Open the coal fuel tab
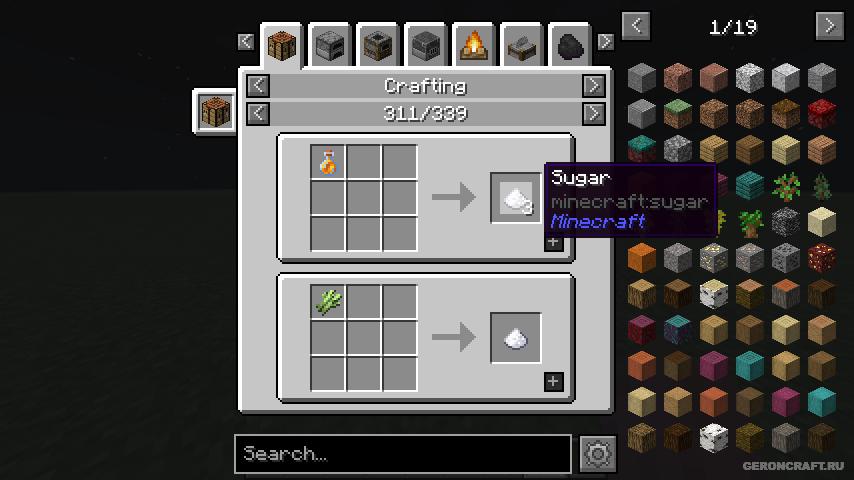Viewport: 854px width, 480px height. (569, 46)
